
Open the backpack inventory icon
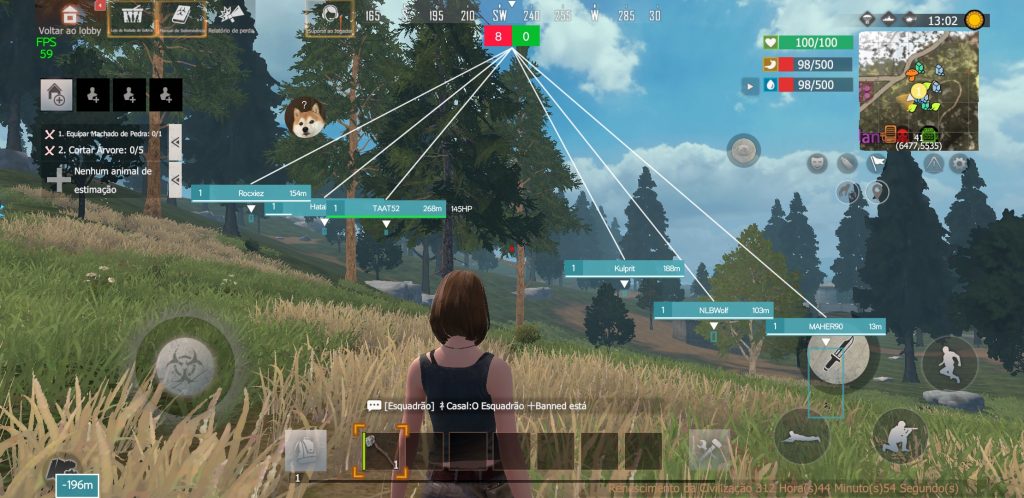coord(305,451)
